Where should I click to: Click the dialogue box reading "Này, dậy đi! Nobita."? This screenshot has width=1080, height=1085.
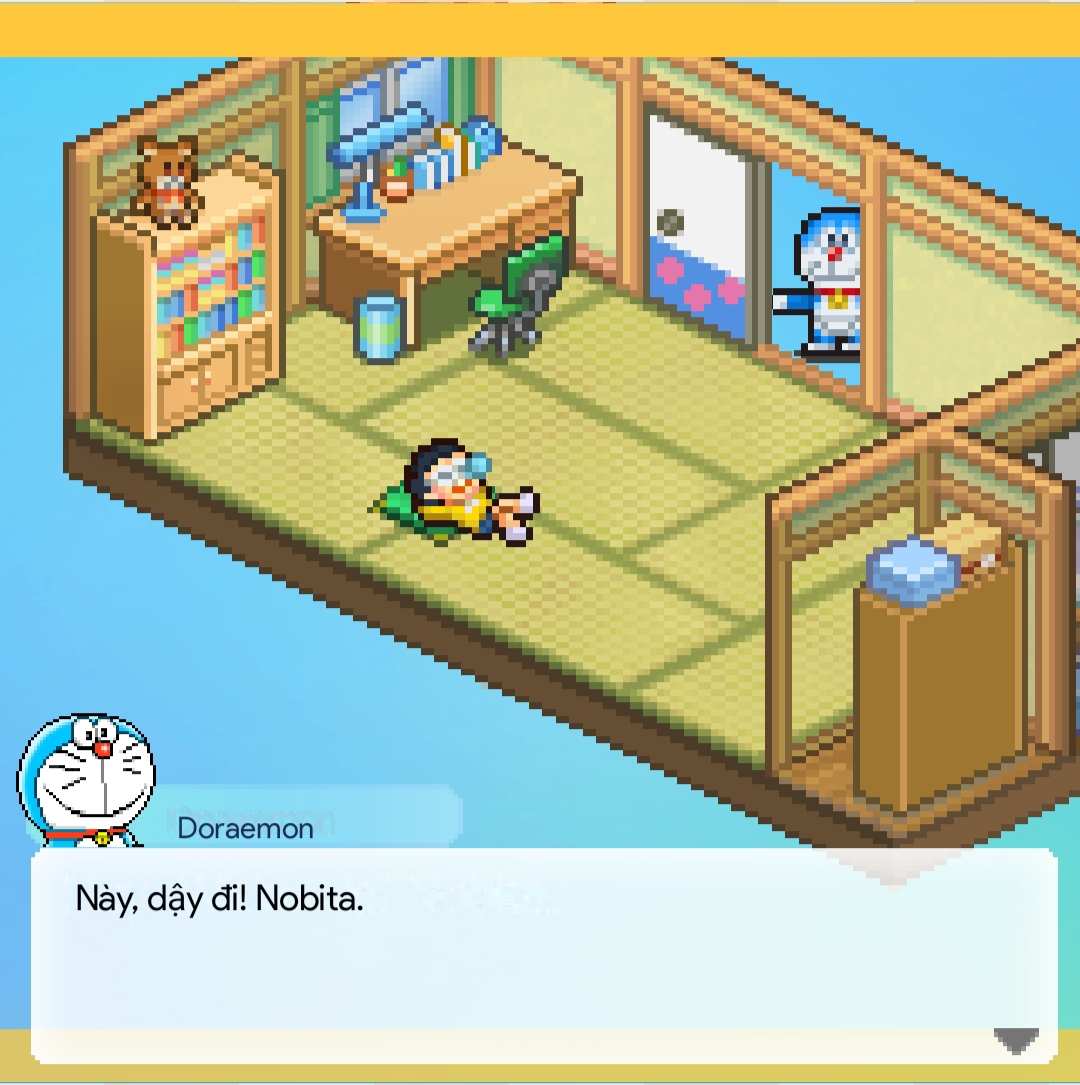click(x=543, y=955)
